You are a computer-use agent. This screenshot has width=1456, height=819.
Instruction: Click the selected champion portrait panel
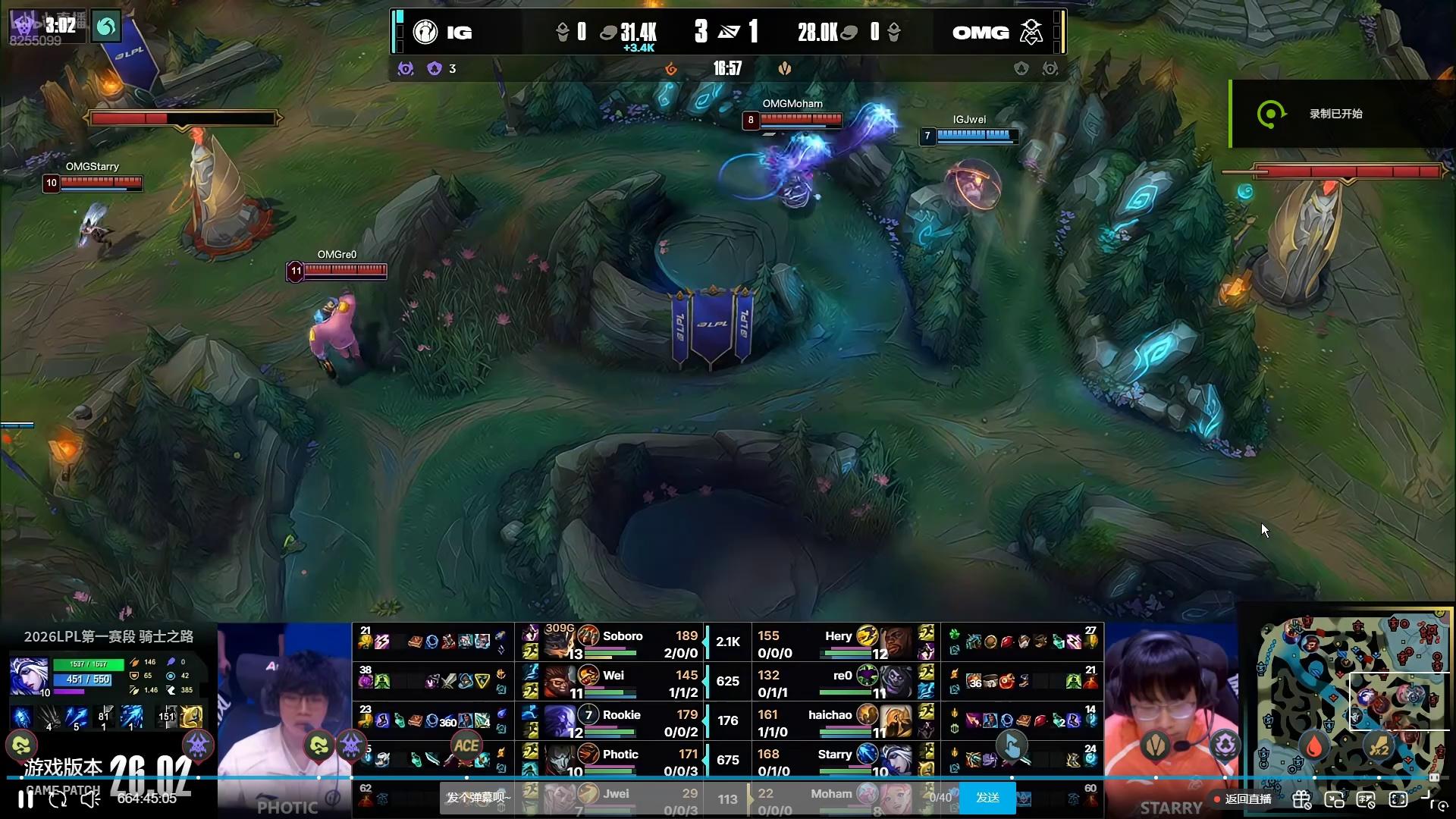coord(29,677)
